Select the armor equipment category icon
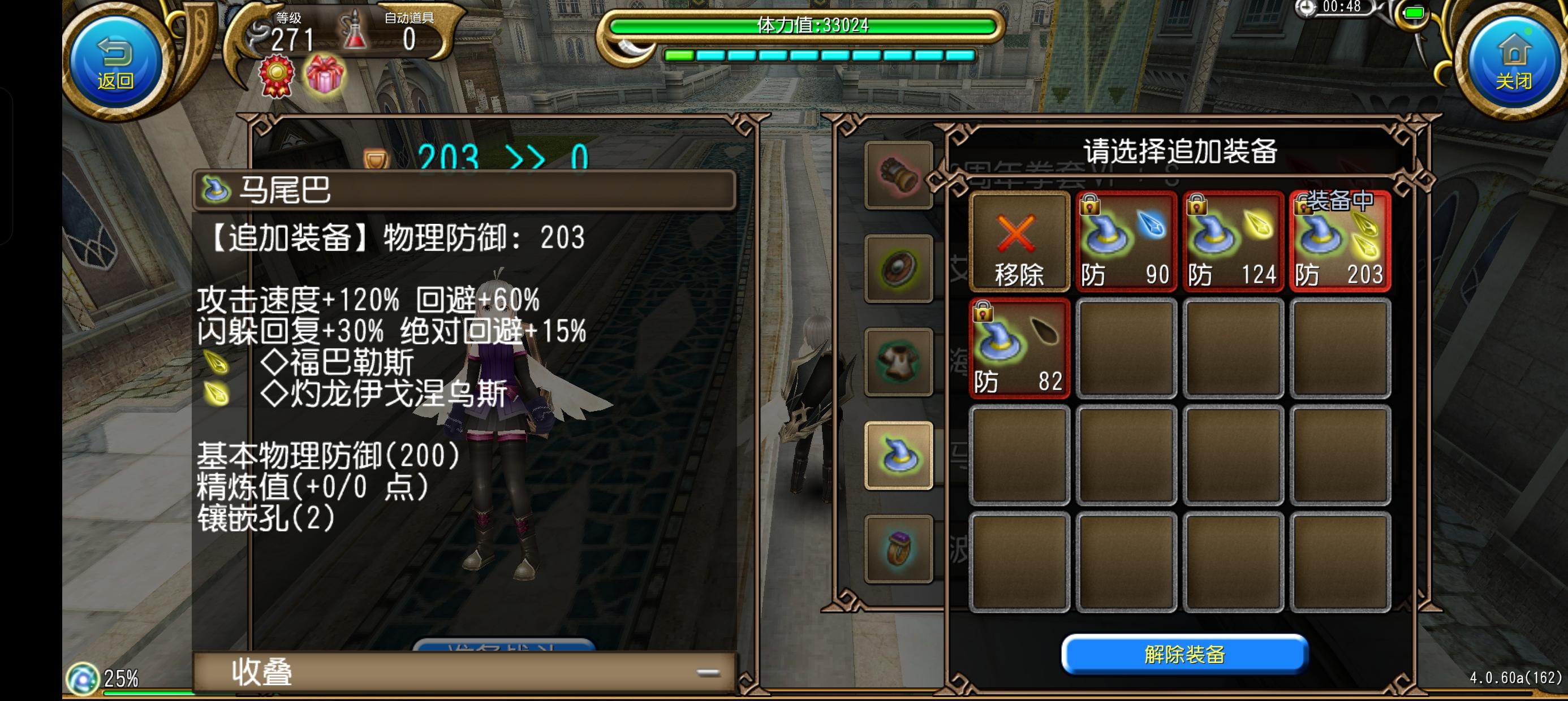Viewport: 1568px width, 701px height. coord(899,362)
